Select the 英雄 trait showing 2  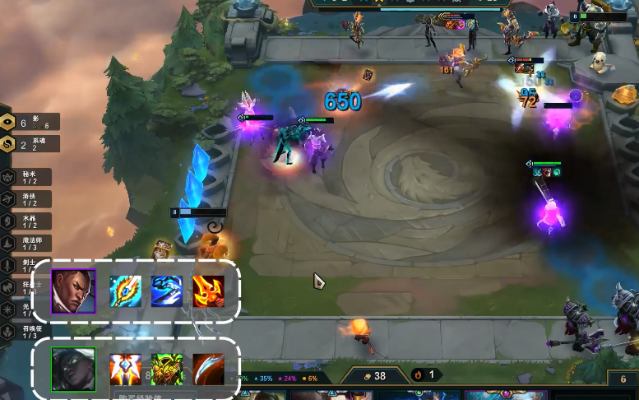click(x=30, y=144)
